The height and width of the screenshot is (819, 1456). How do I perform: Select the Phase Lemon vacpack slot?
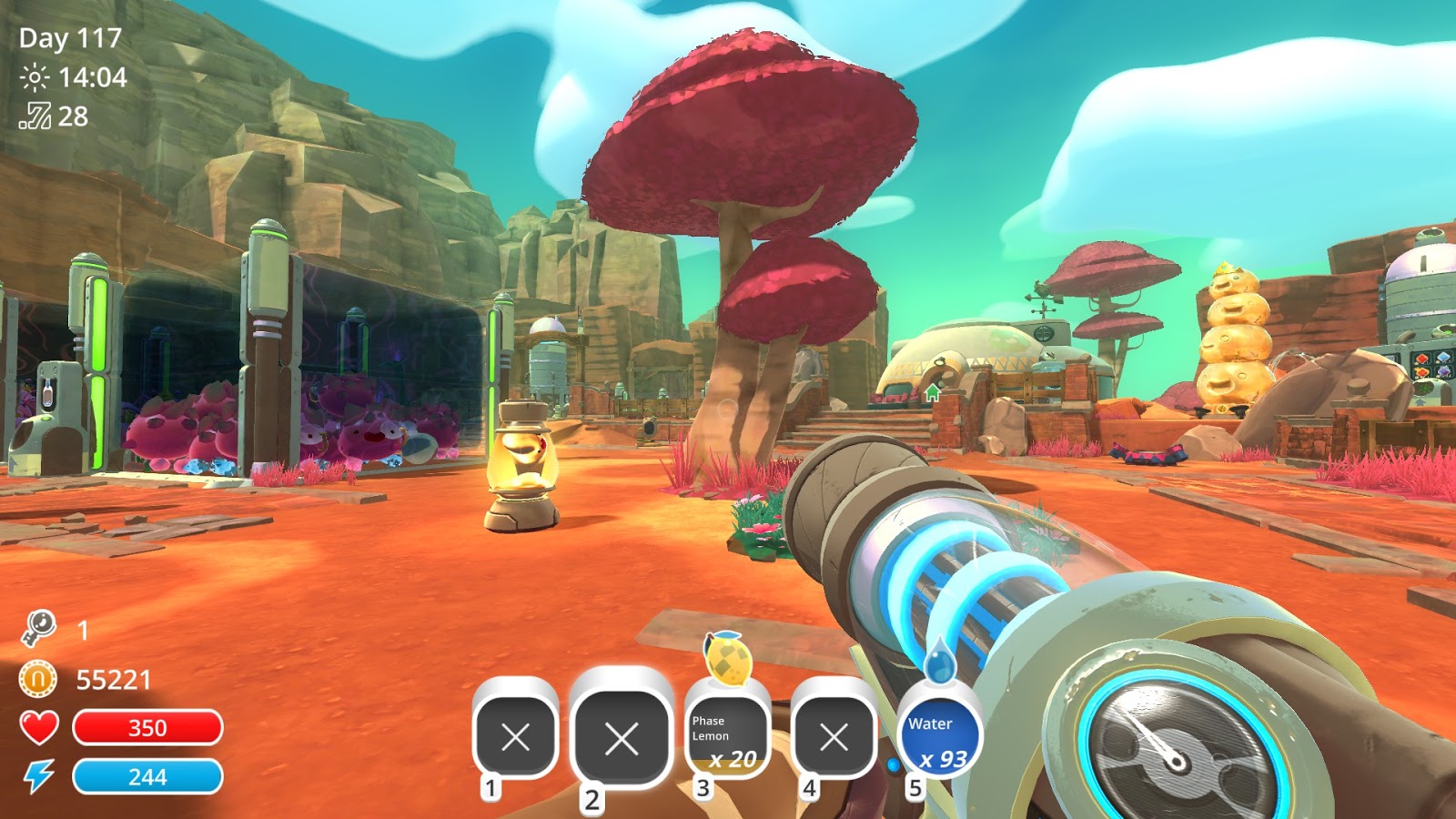click(725, 736)
